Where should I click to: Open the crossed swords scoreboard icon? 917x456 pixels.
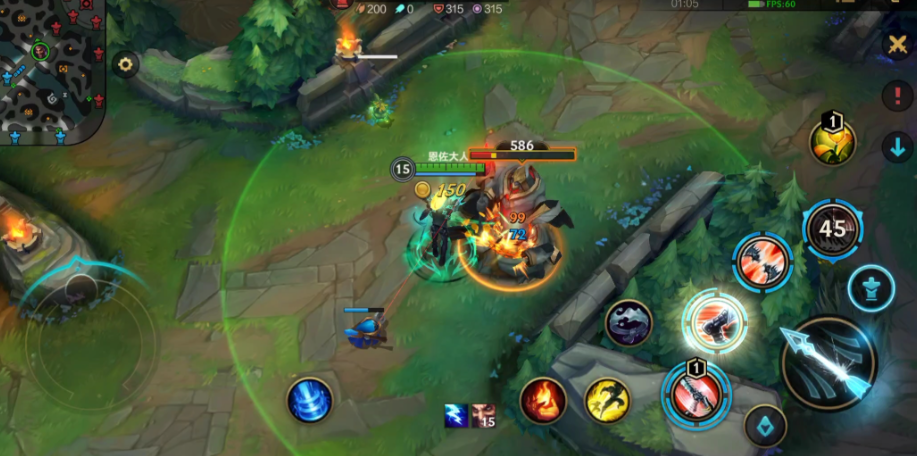pyautogui.click(x=896, y=46)
